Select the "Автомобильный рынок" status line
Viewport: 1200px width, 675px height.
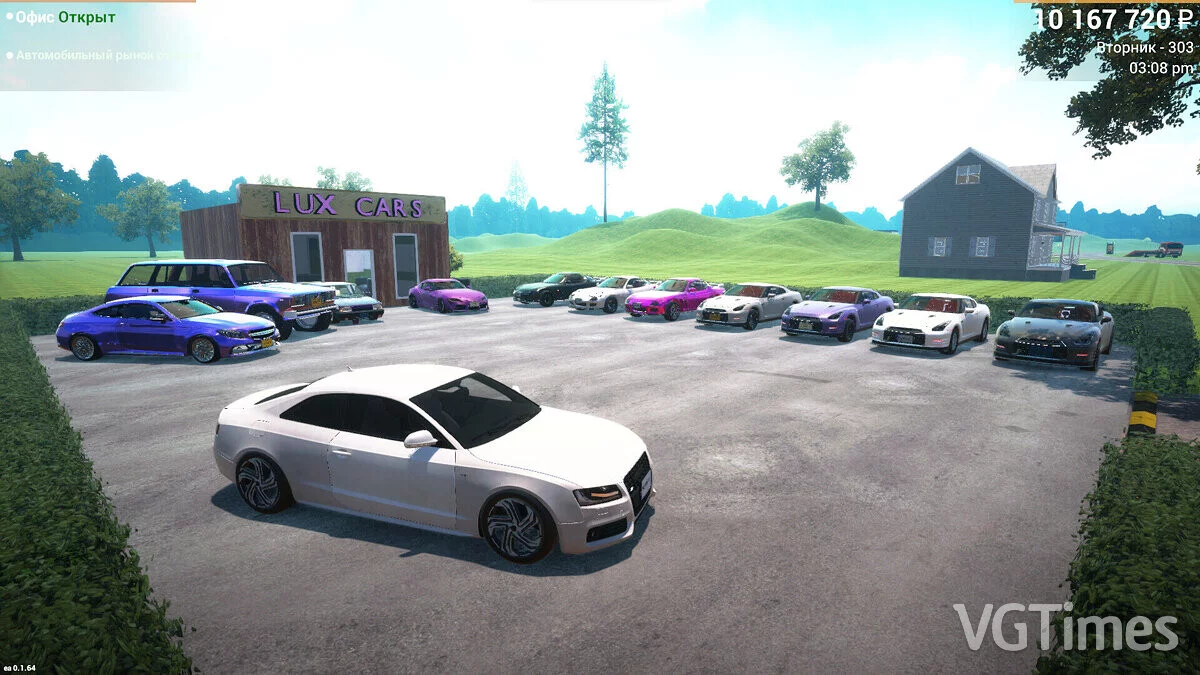pyautogui.click(x=100, y=55)
